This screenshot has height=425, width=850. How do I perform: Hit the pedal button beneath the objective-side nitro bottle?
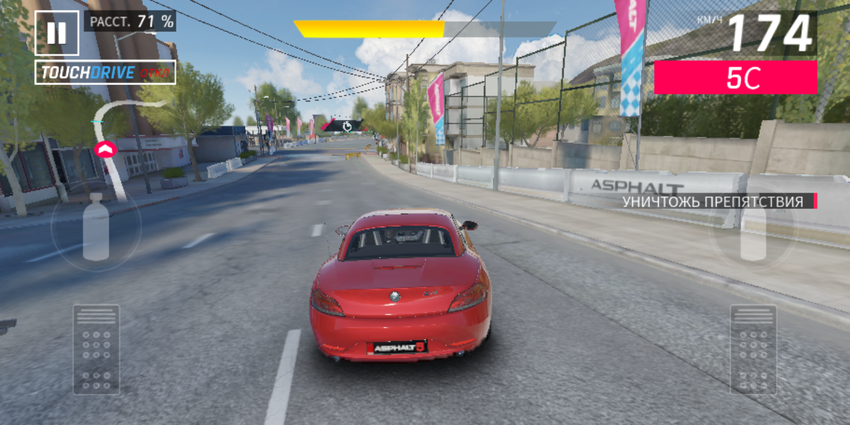pos(752,348)
